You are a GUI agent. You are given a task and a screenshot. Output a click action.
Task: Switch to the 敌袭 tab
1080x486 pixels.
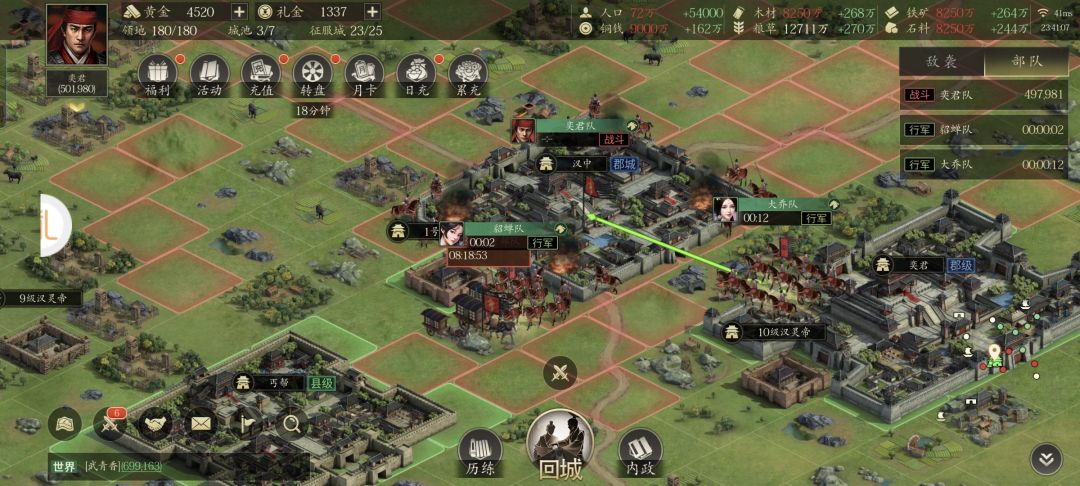coord(941,61)
